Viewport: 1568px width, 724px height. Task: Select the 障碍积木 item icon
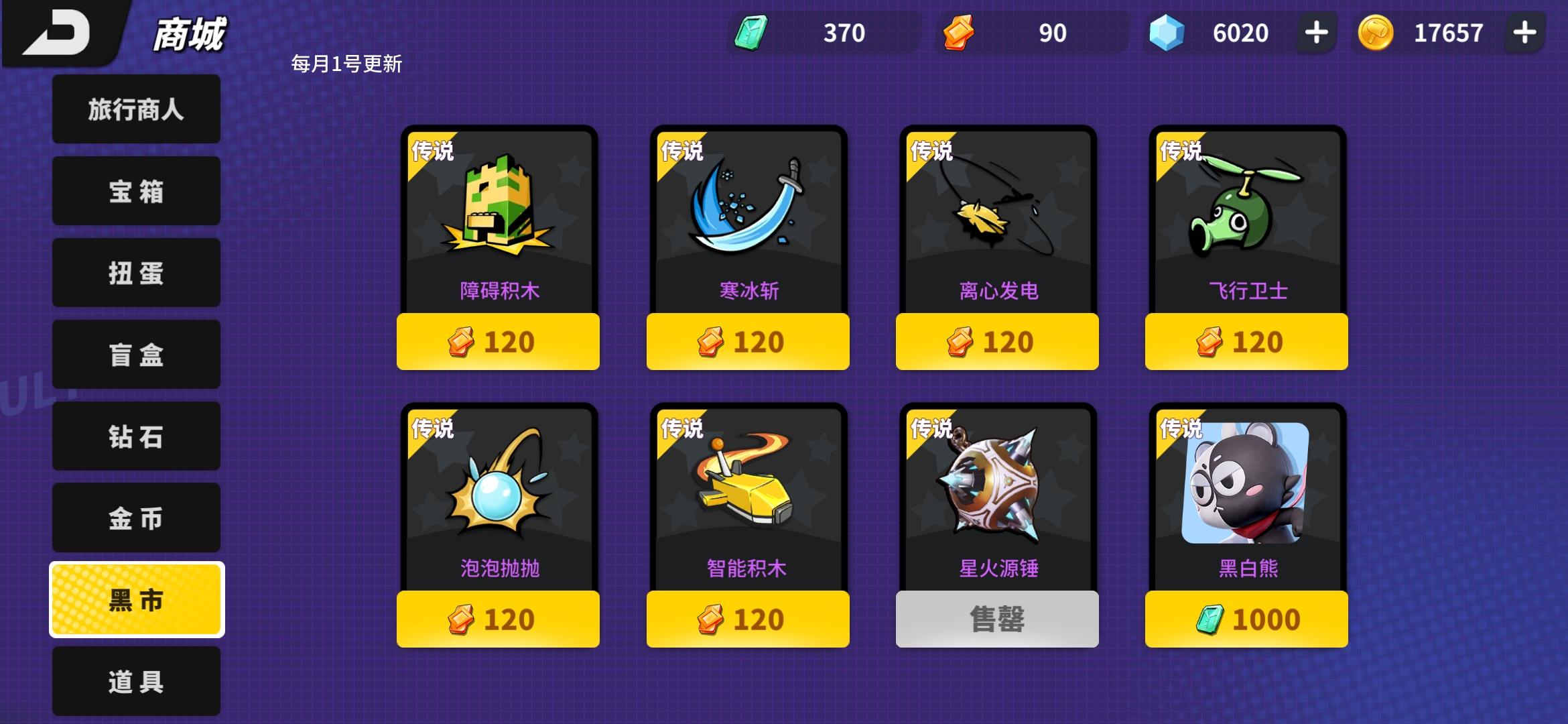[497, 215]
